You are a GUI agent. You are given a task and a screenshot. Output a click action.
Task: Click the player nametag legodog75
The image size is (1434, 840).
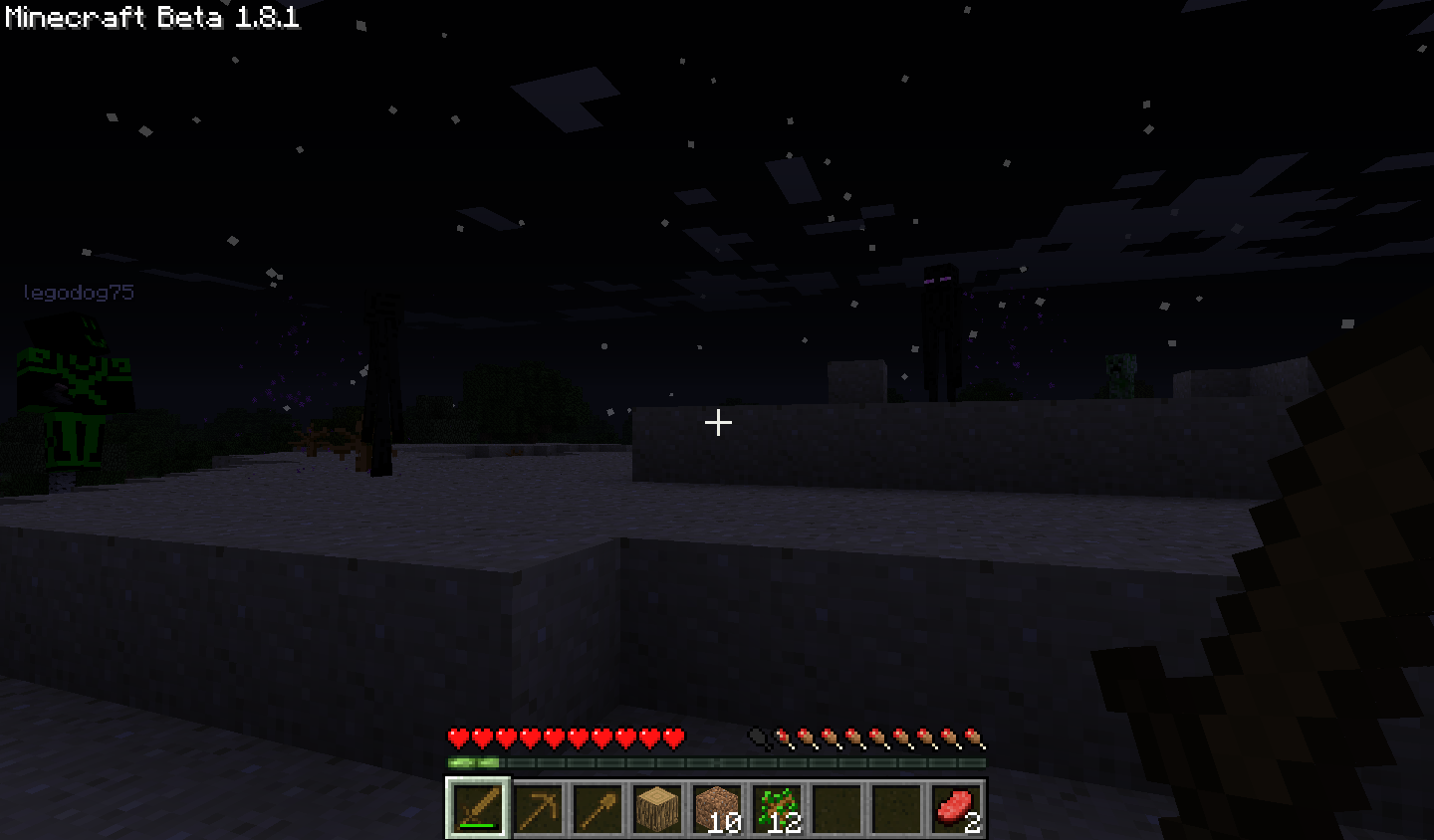[x=80, y=292]
